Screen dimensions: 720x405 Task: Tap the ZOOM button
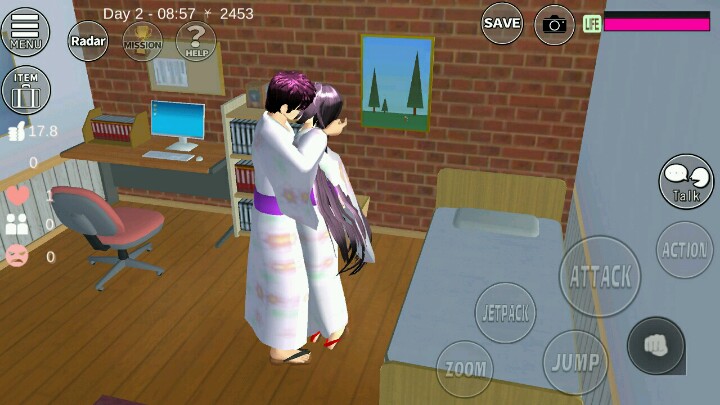point(466,369)
